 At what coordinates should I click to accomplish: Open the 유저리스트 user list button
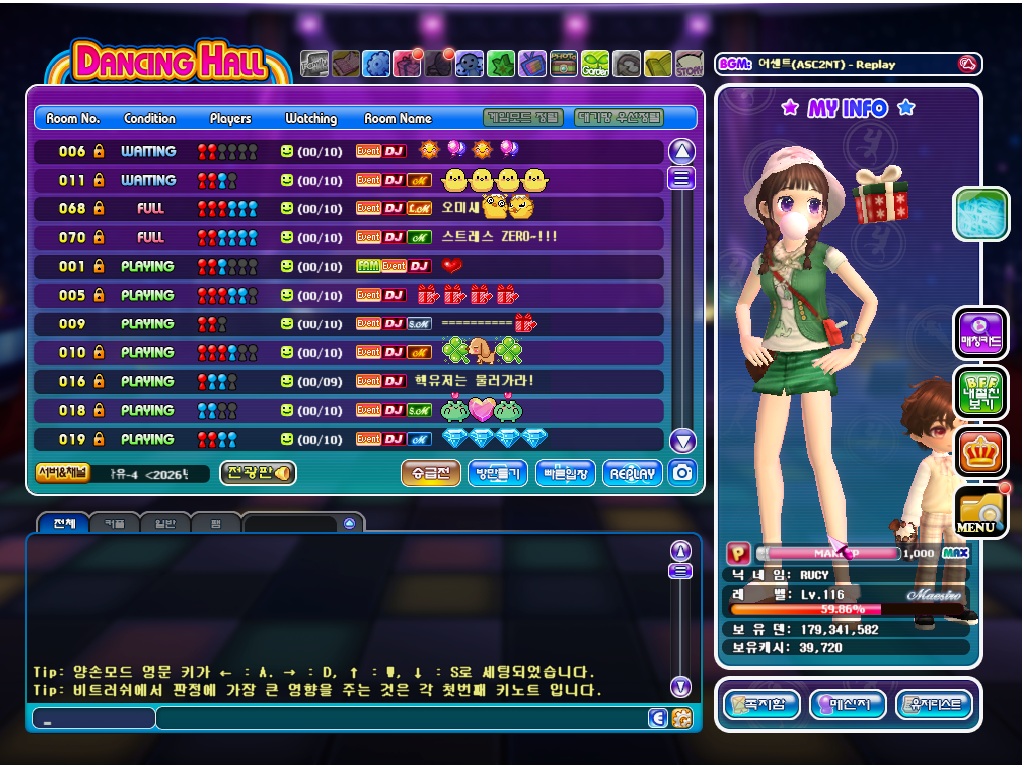[933, 704]
